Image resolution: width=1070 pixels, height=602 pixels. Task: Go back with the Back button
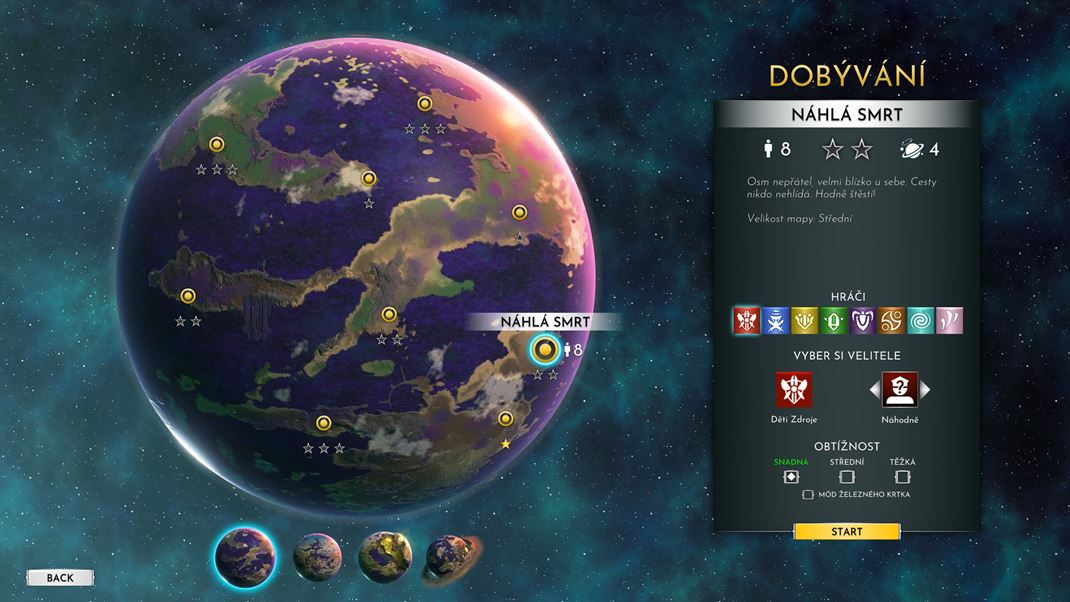tap(60, 578)
